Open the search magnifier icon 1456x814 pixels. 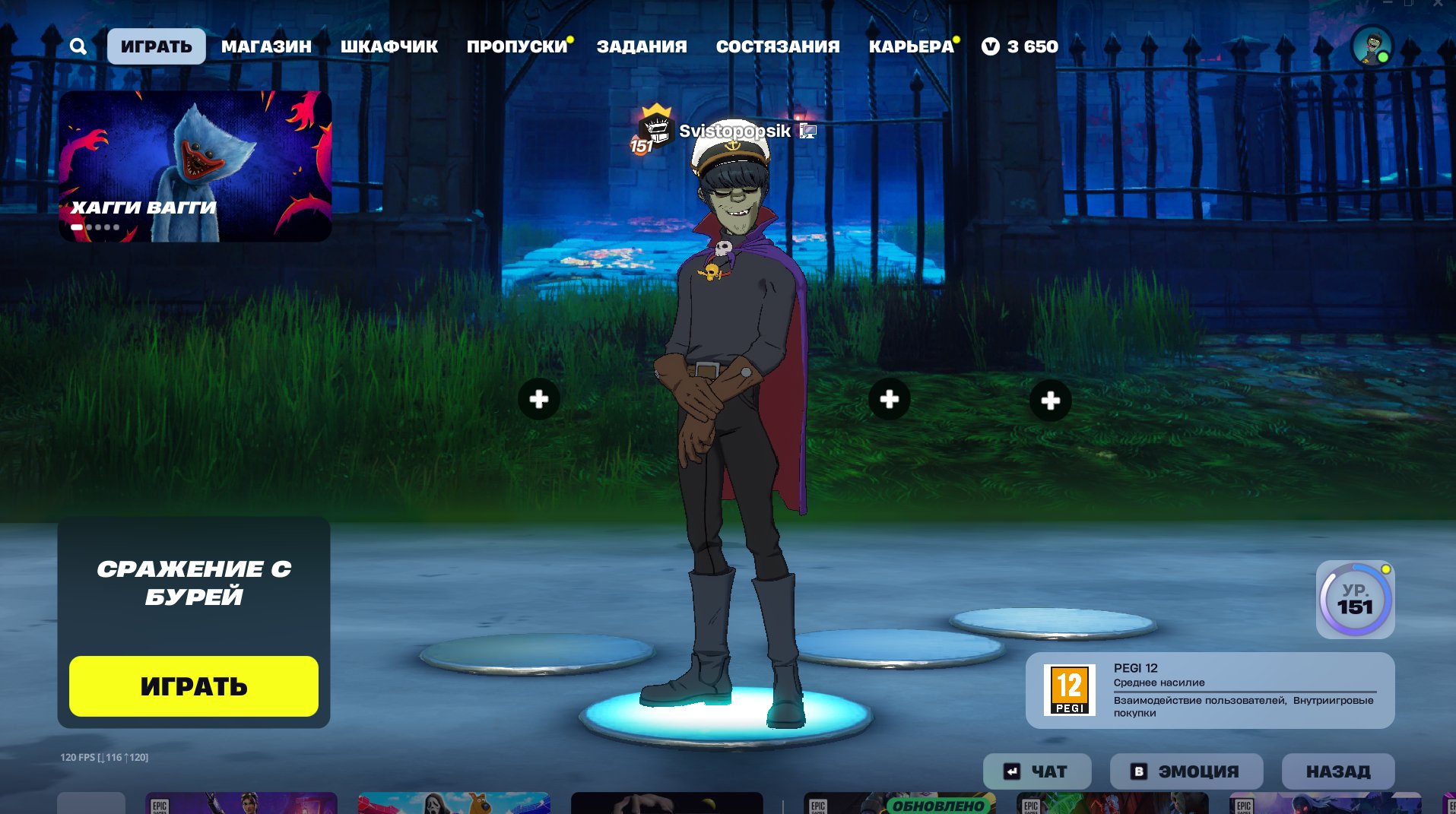click(78, 46)
